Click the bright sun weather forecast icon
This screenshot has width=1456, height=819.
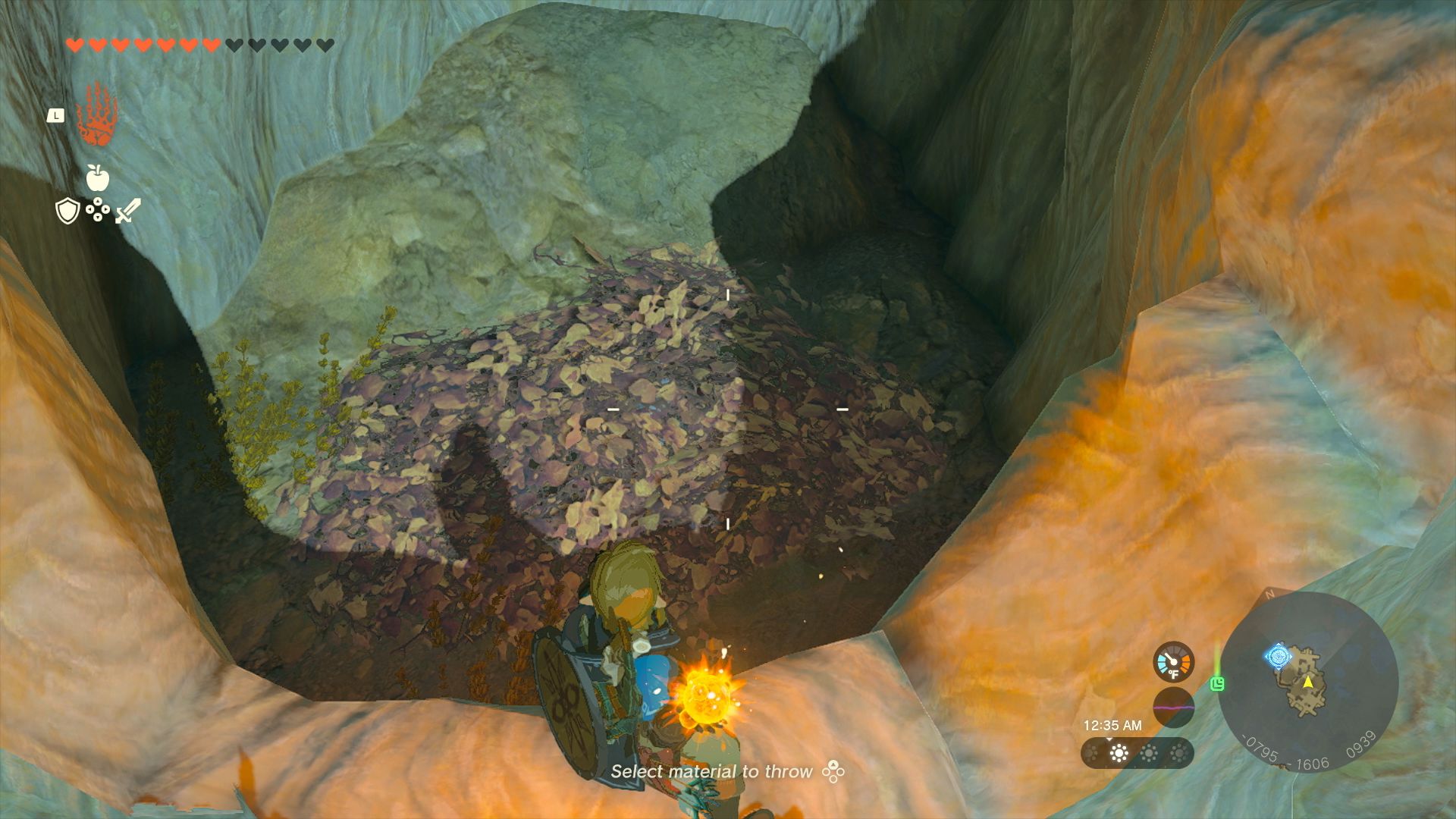point(1119,753)
